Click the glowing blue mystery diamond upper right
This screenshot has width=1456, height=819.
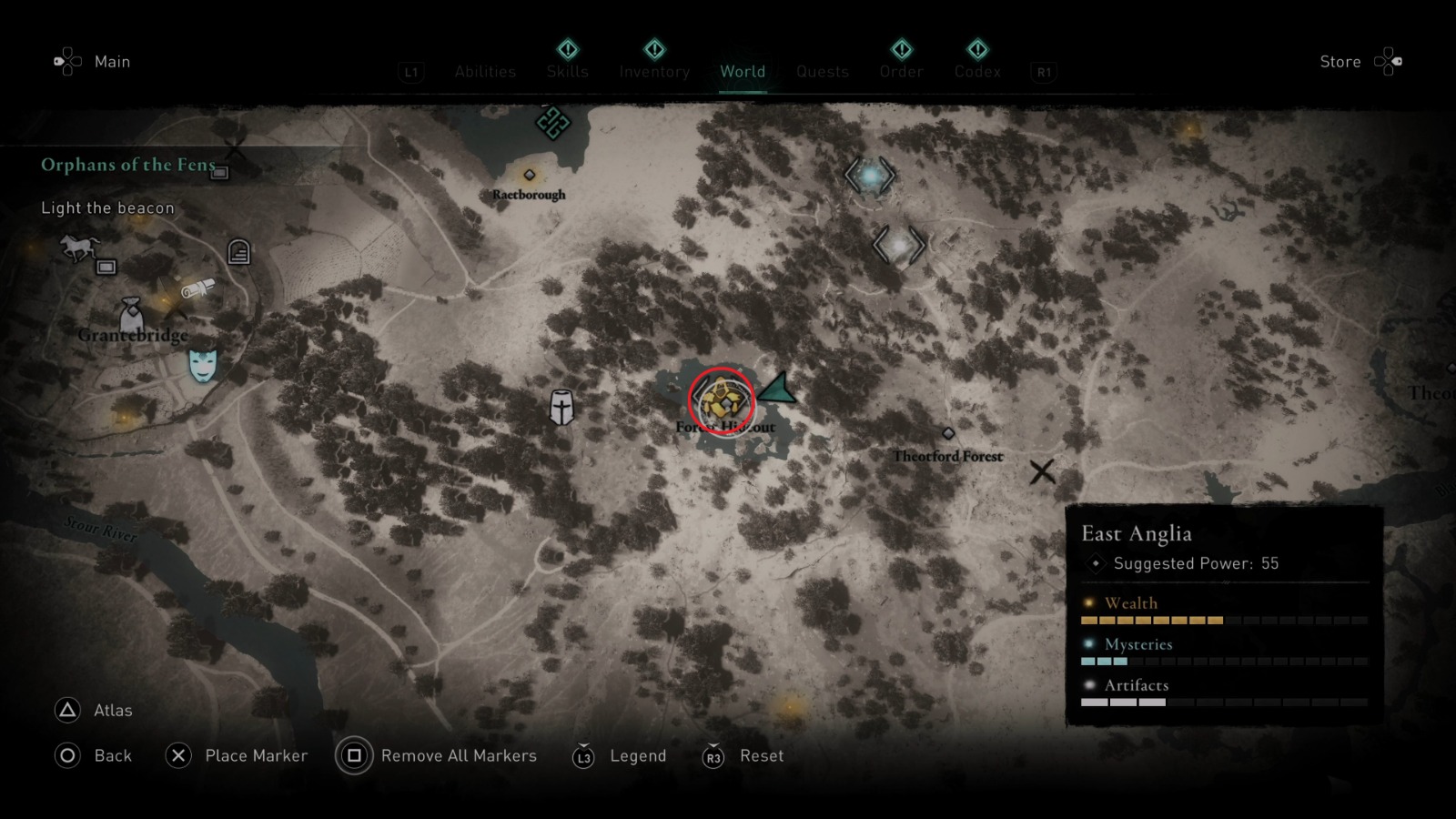(869, 176)
